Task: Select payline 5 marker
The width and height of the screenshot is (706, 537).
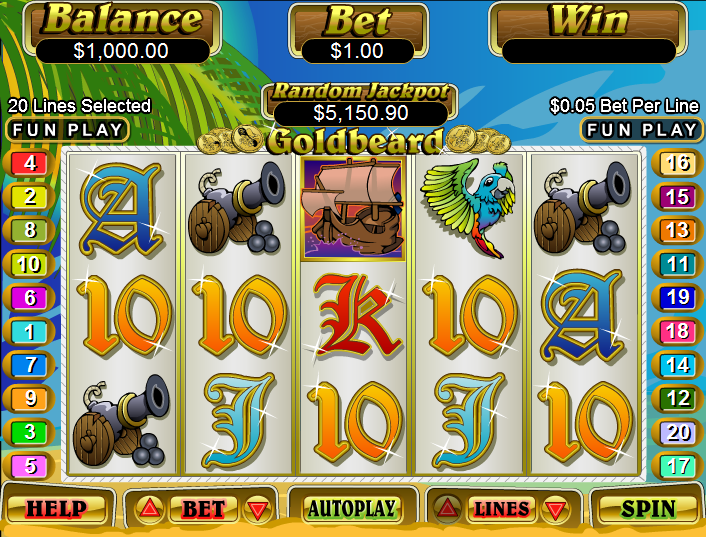Action: point(30,466)
